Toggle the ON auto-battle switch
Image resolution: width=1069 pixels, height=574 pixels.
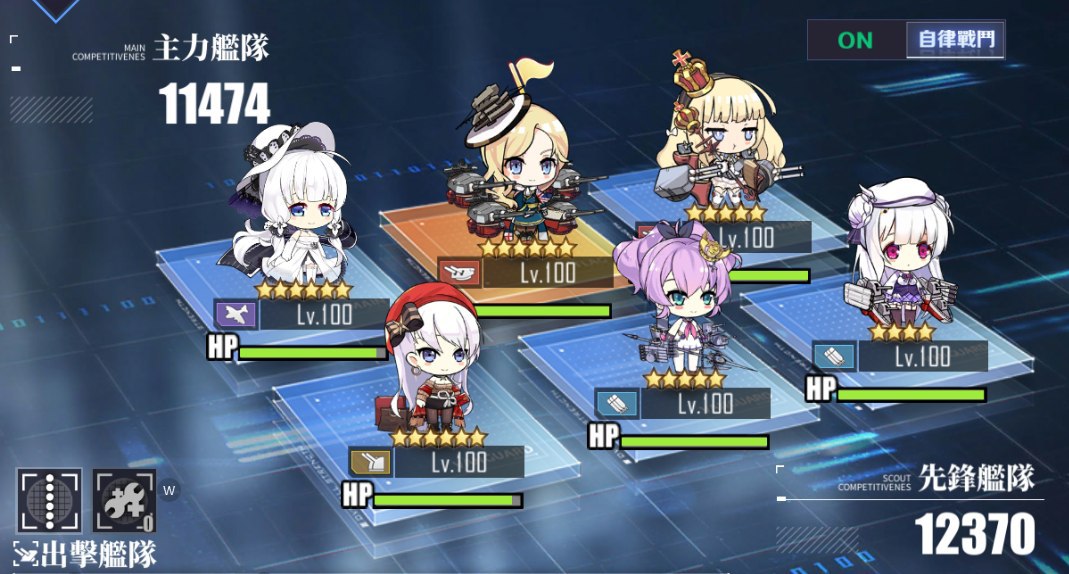(x=856, y=40)
